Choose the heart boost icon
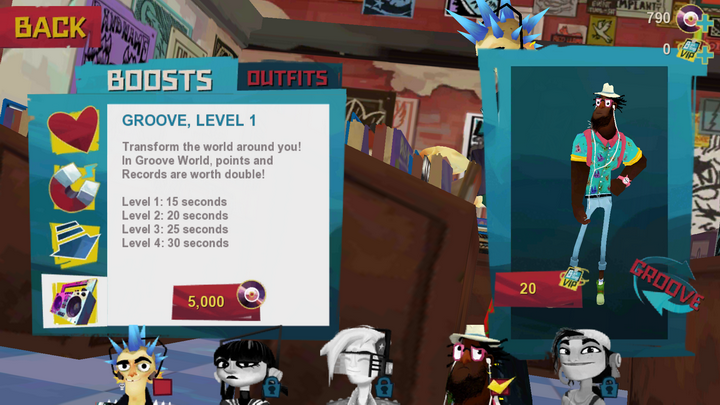The width and height of the screenshot is (720, 405). (74, 130)
